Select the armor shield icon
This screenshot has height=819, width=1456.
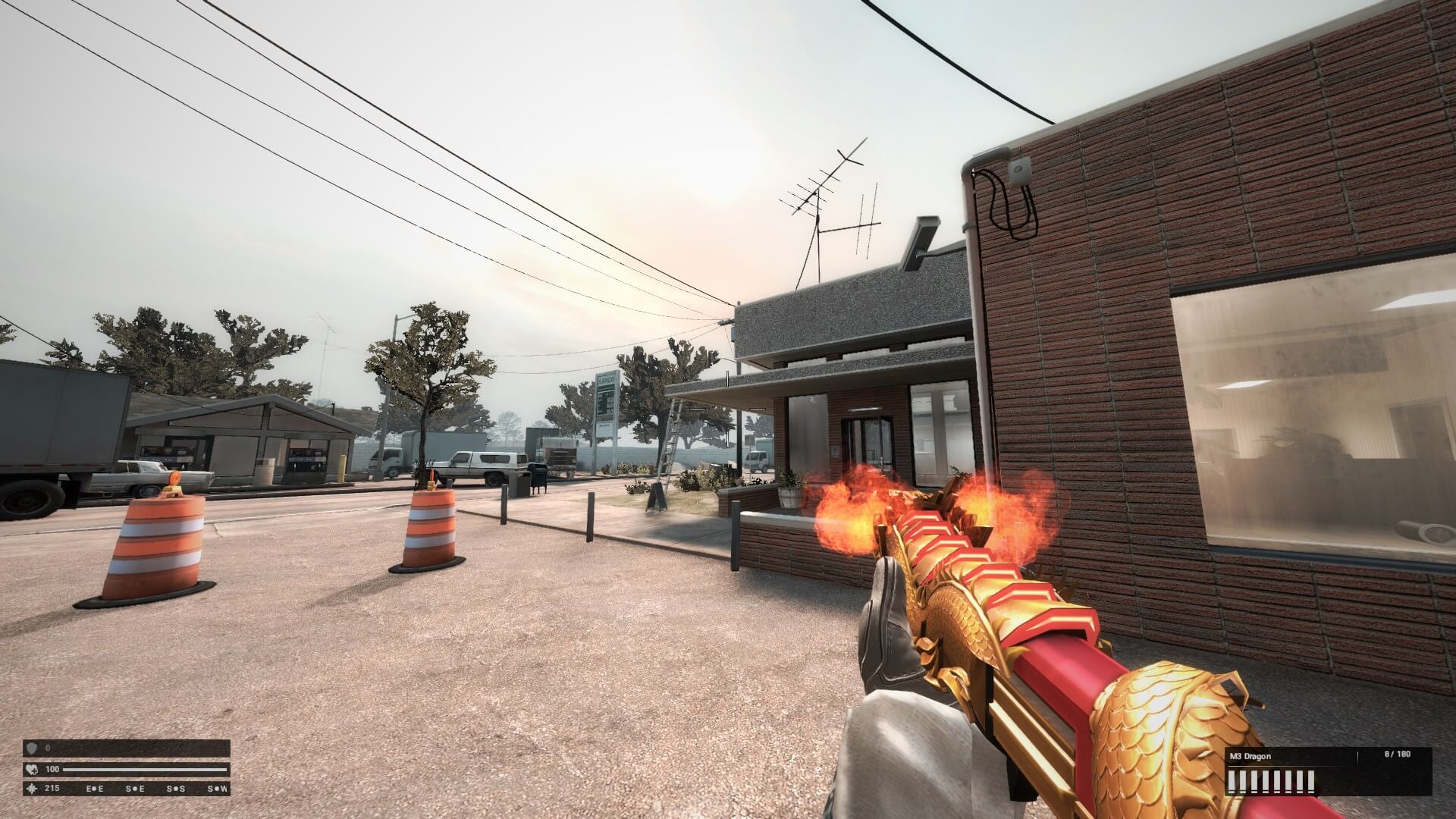(x=33, y=748)
